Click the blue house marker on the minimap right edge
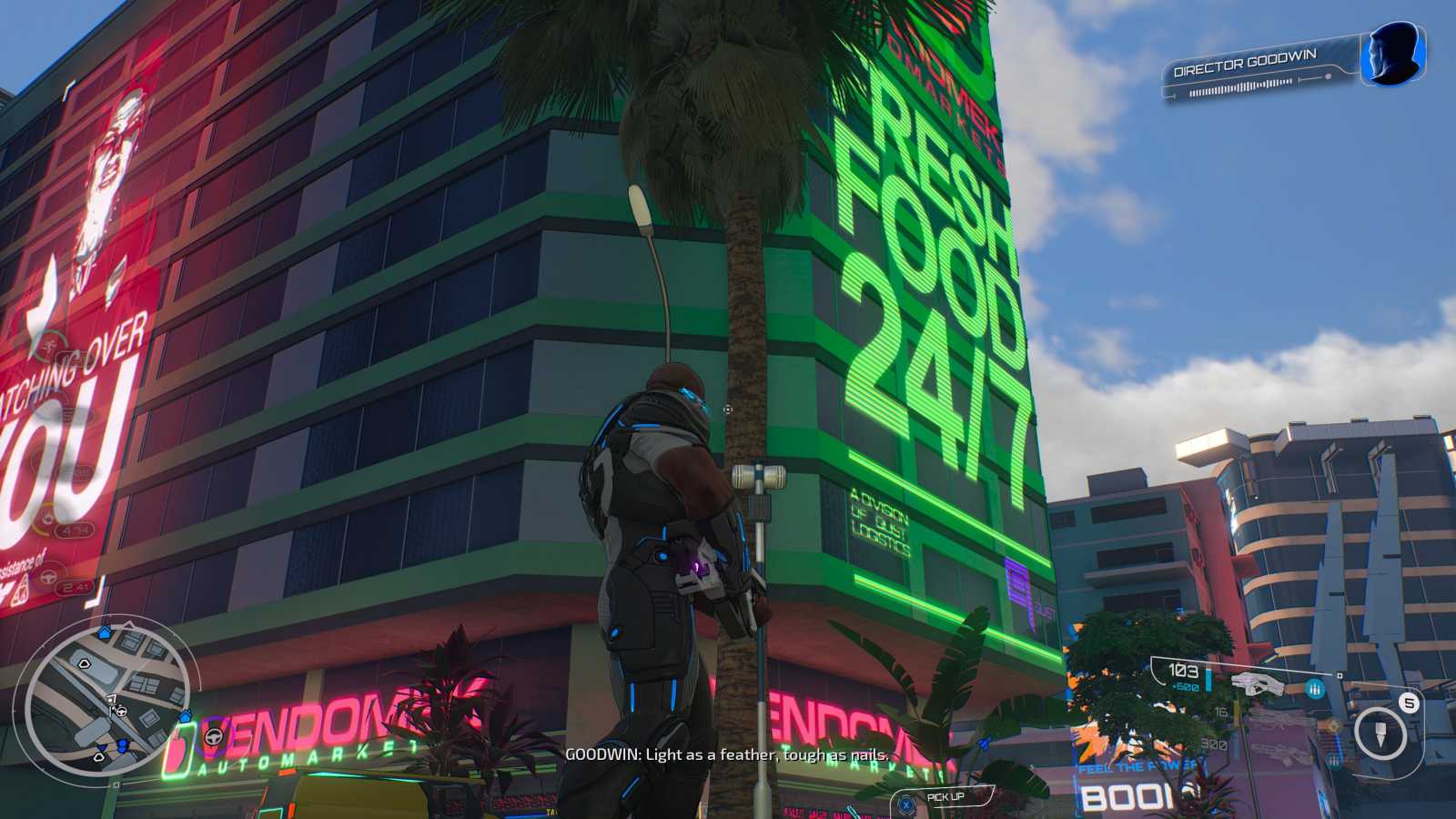Viewport: 1456px width, 819px height. point(186,717)
